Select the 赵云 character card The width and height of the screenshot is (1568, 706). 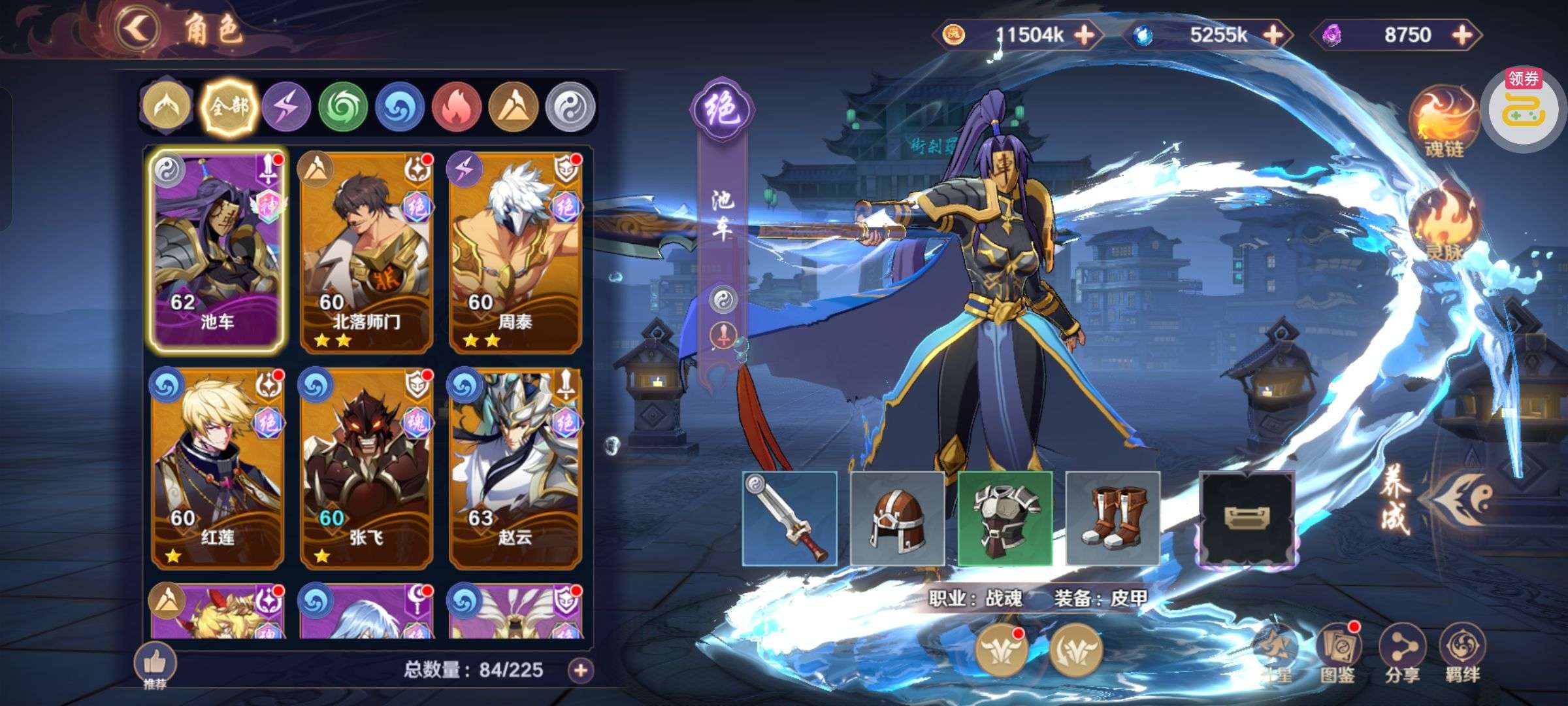(515, 468)
